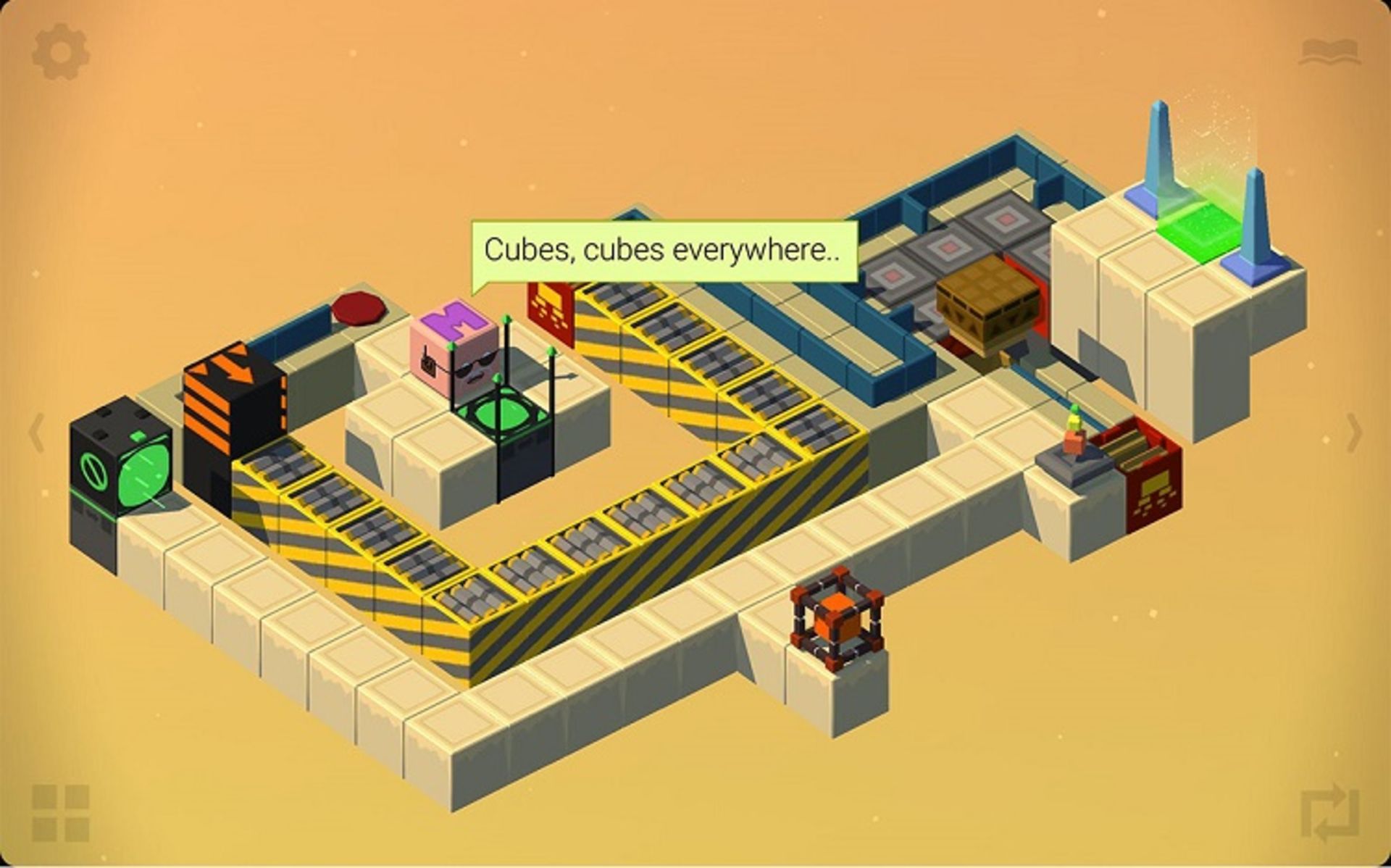Screen dimensions: 1391x868
Task: Open the level select grid
Action: (61, 813)
